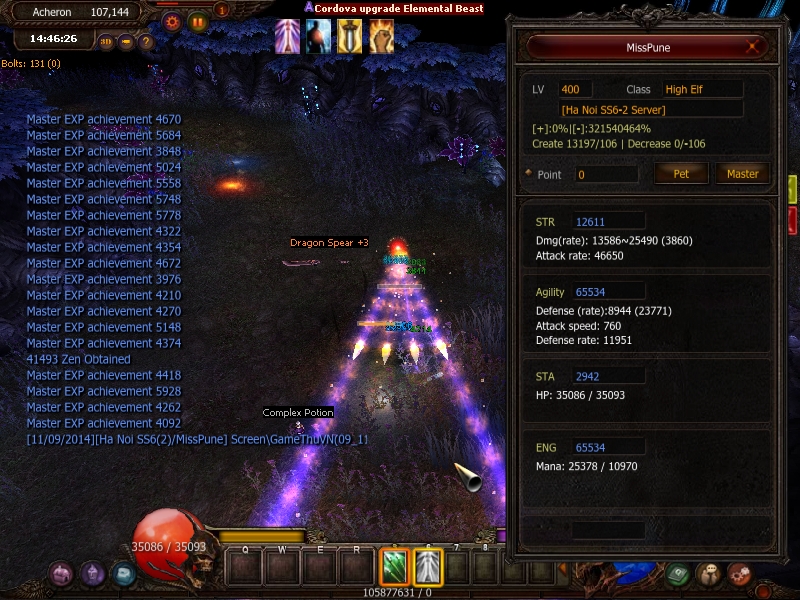Click the sword buff icon
Viewport: 800px width, 600px height.
point(350,36)
